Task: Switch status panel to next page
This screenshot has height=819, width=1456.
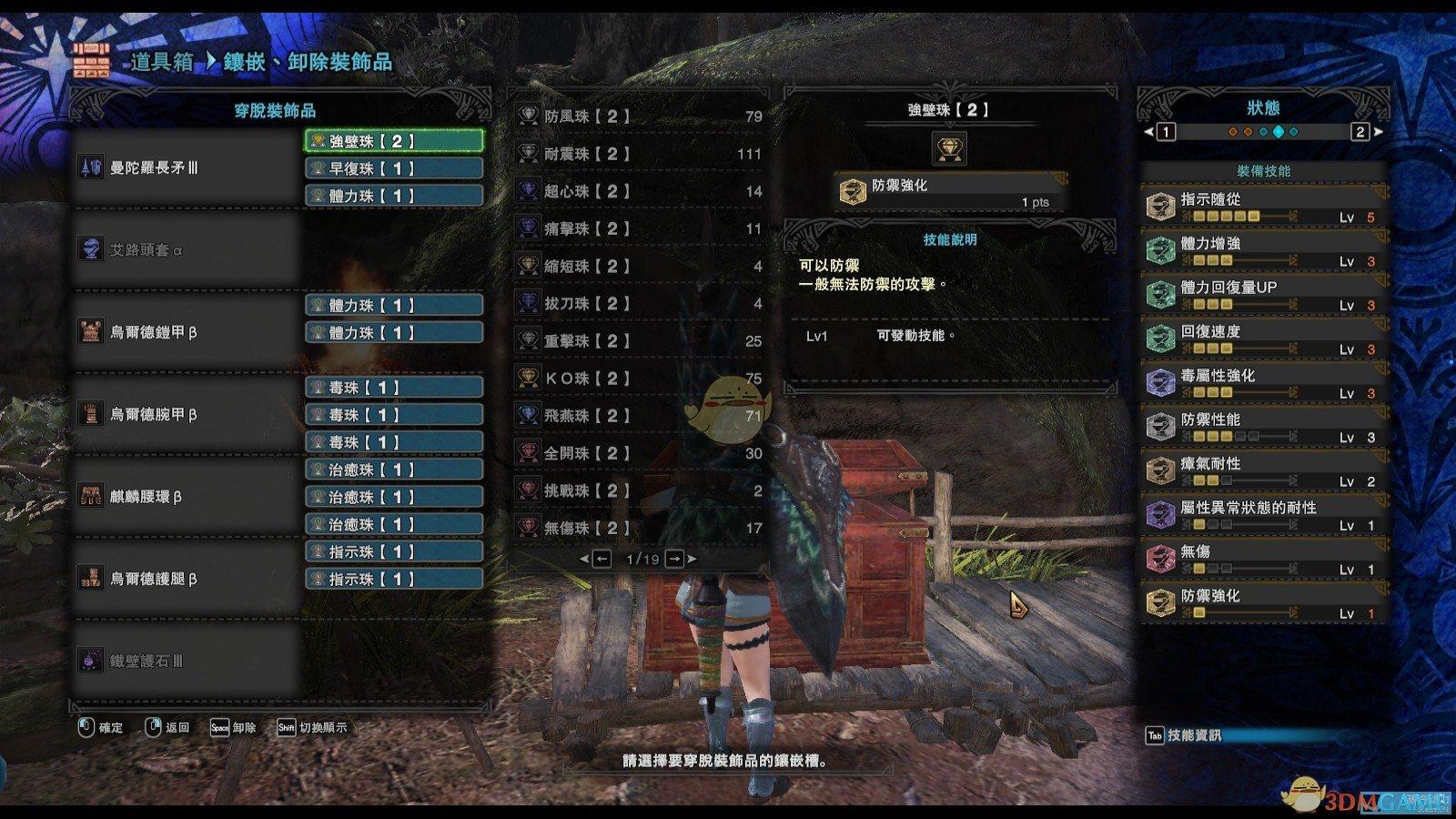Action: tap(1361, 132)
